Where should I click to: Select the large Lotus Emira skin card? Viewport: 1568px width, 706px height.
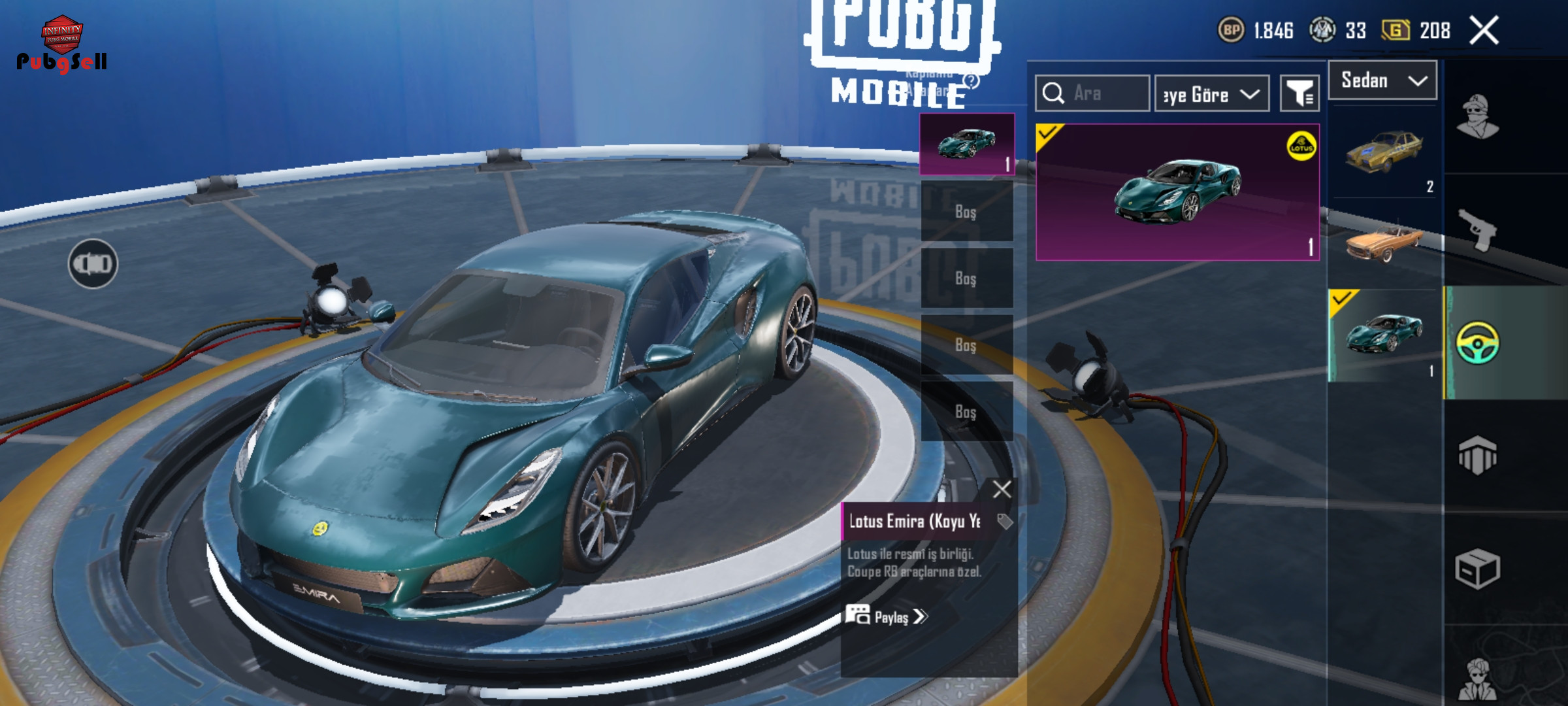pyautogui.click(x=1177, y=192)
